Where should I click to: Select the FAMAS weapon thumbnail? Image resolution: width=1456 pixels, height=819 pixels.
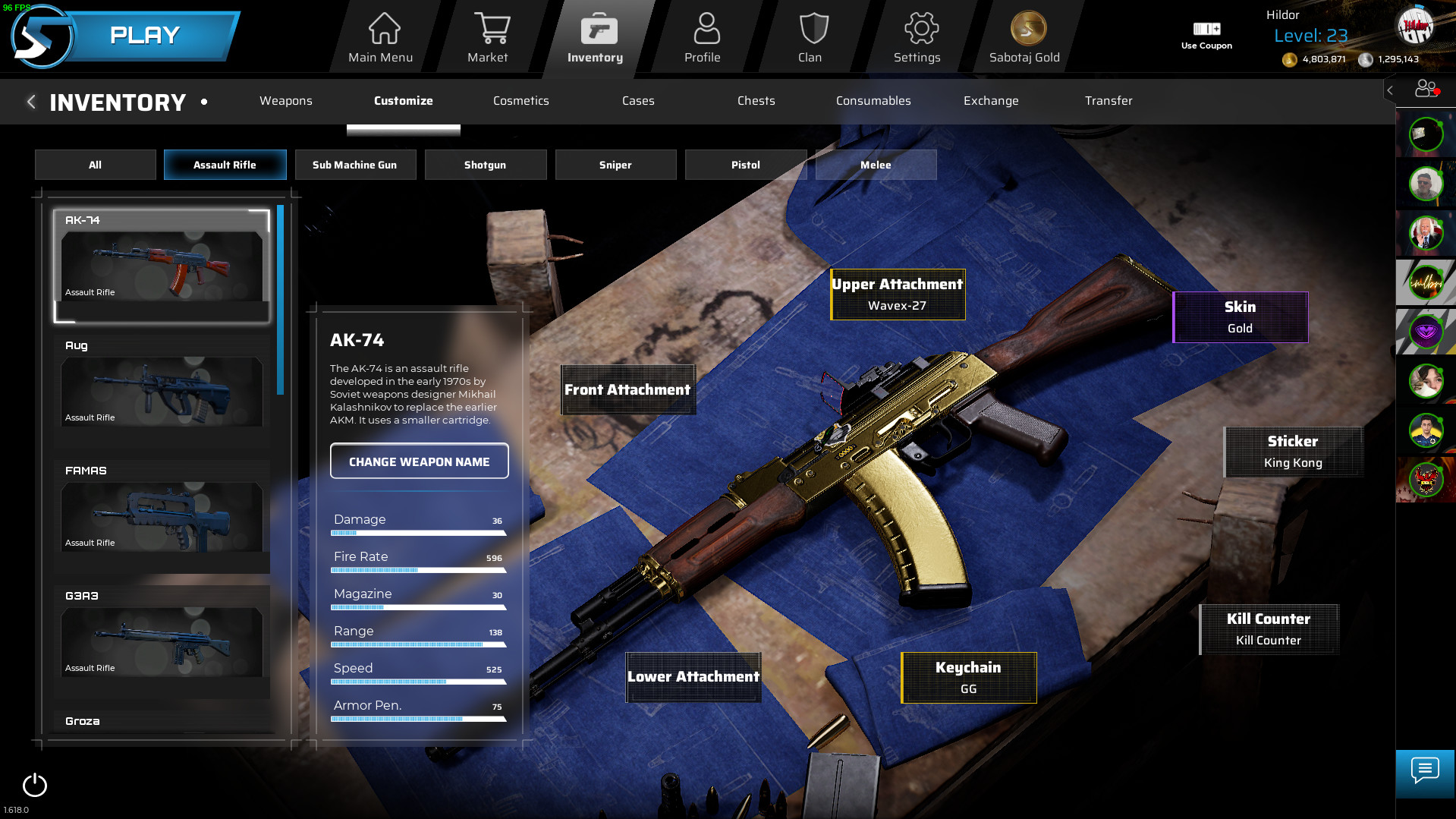tap(162, 517)
